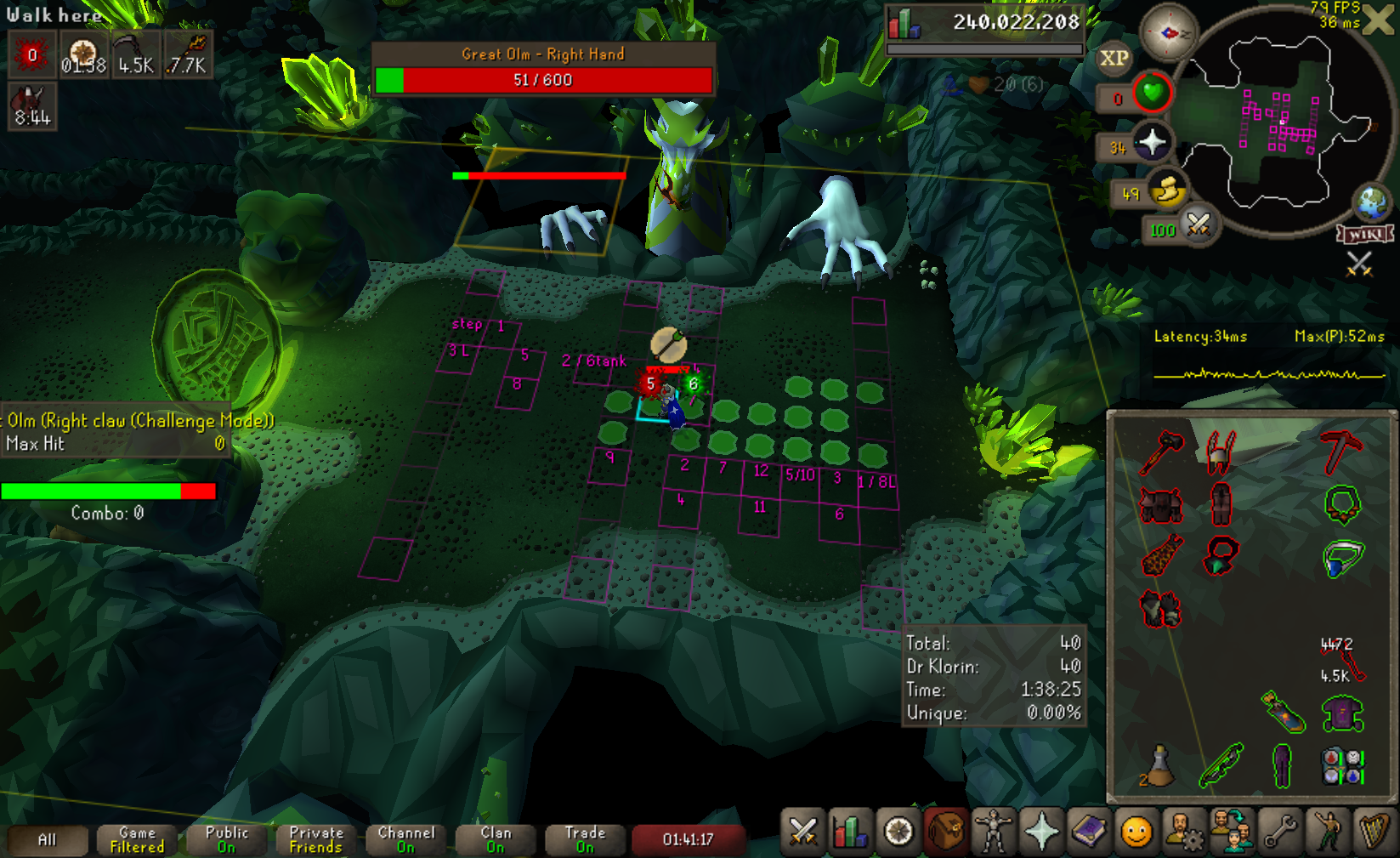Open the Music Player harp tab
The height and width of the screenshot is (858, 1400).
coord(1374,832)
